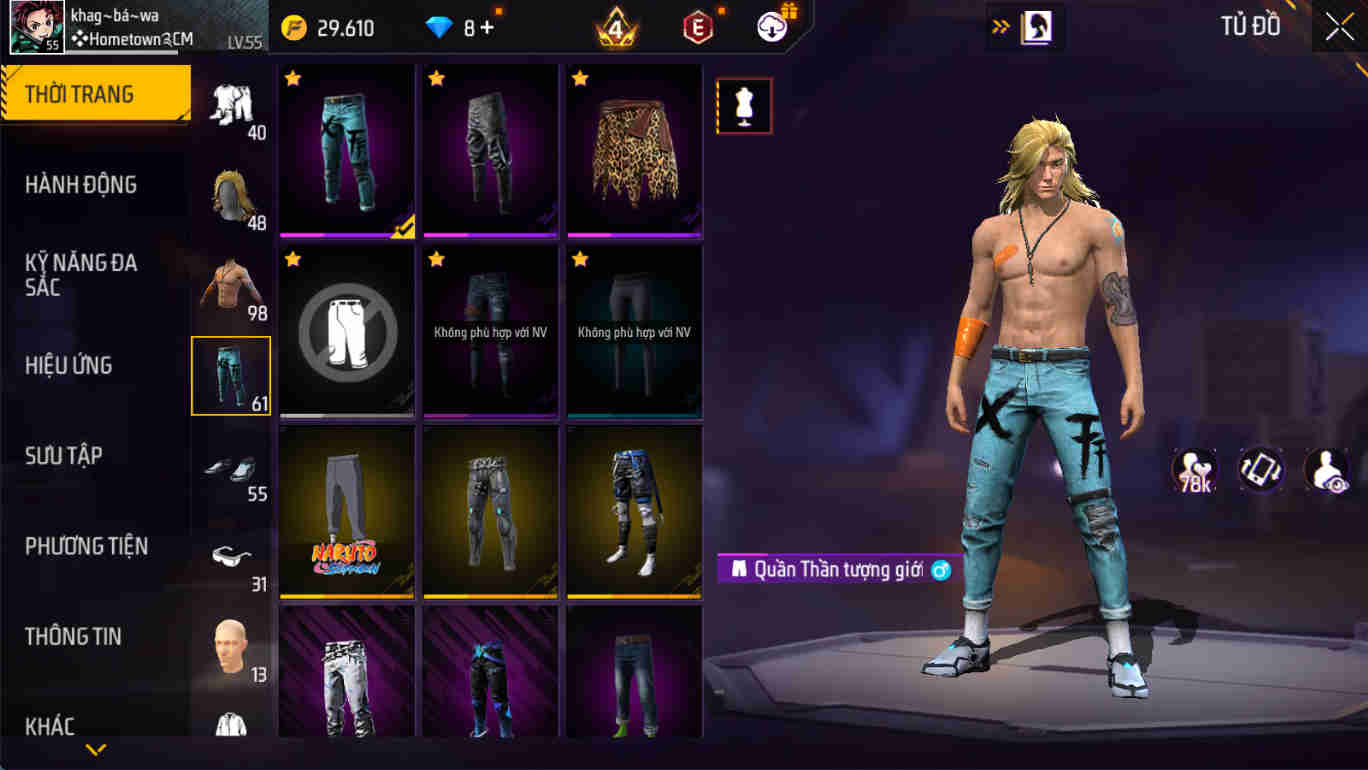This screenshot has height=770, width=1368.
Task: Toggle the favorite star on the equipped jeans
Action: (291, 78)
